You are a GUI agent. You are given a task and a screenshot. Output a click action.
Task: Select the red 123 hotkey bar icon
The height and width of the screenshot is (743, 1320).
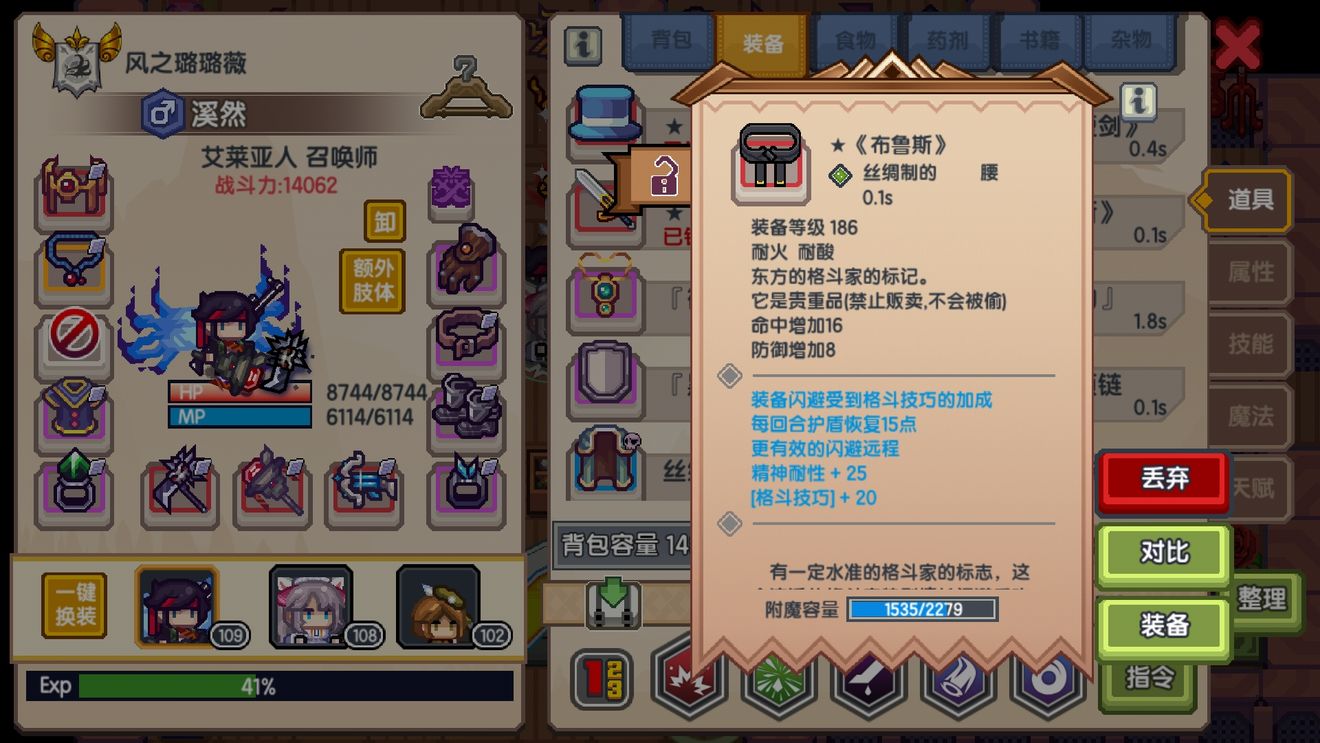tap(601, 679)
